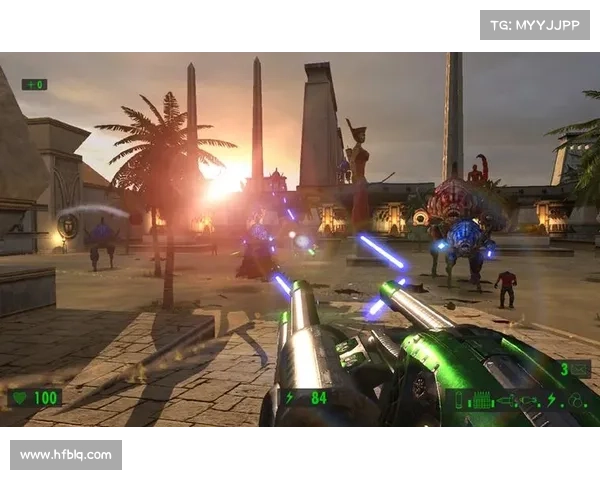Select the rocket ammo icon
Viewport: 600px width, 480px height.
pyautogui.click(x=507, y=399)
